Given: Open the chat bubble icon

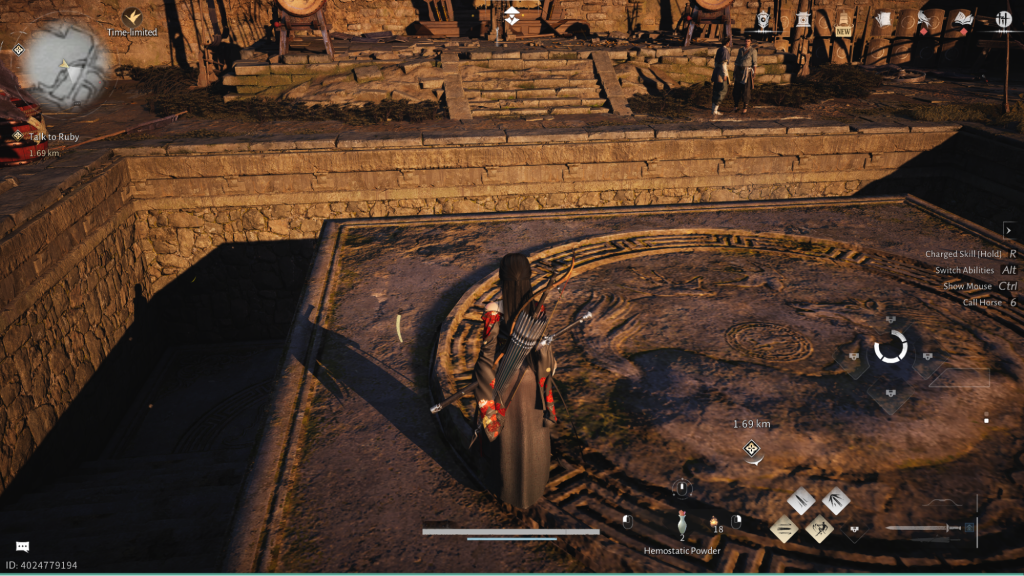Looking at the screenshot, I should click(x=22, y=546).
